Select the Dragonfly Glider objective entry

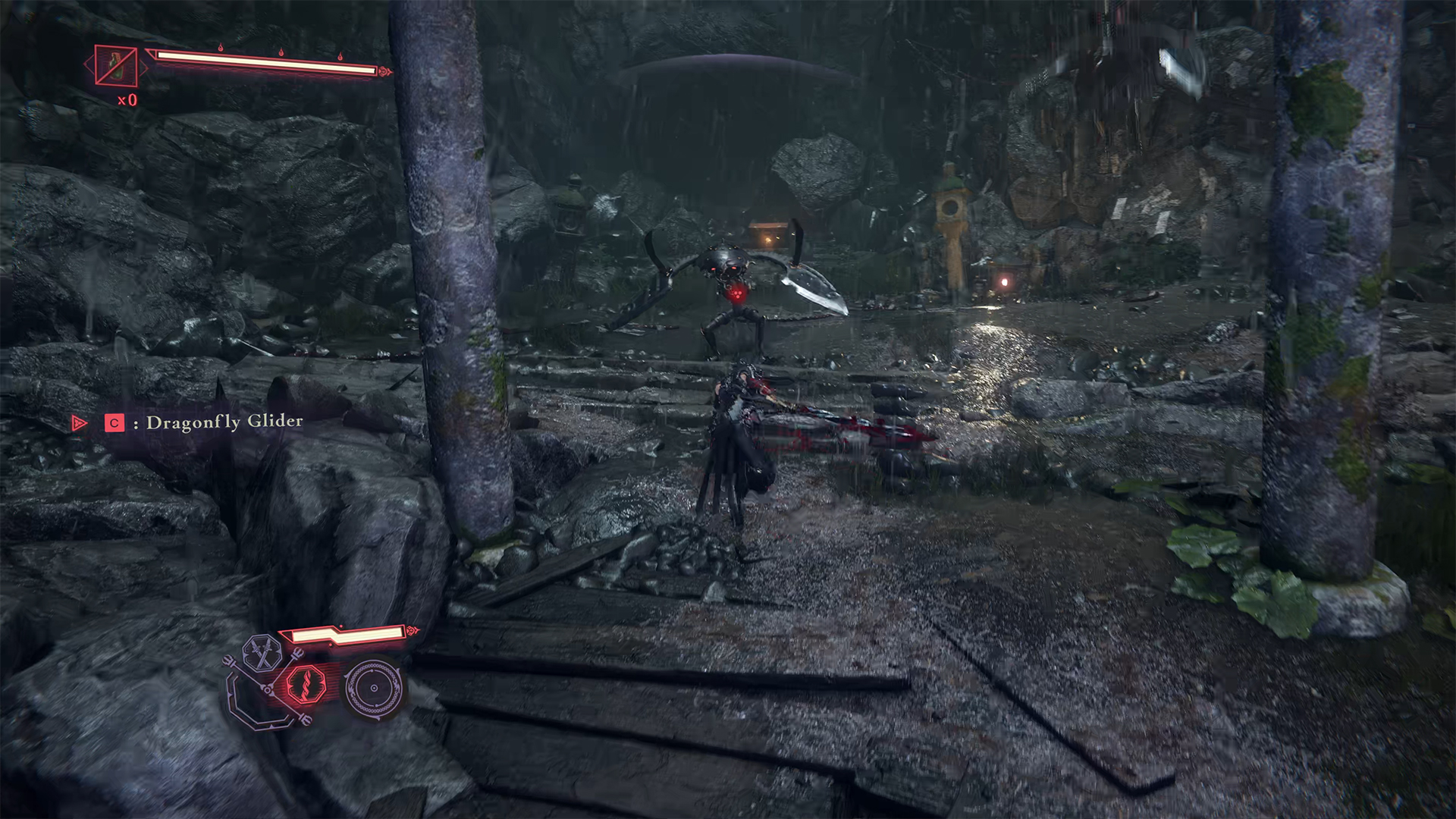coord(224,422)
